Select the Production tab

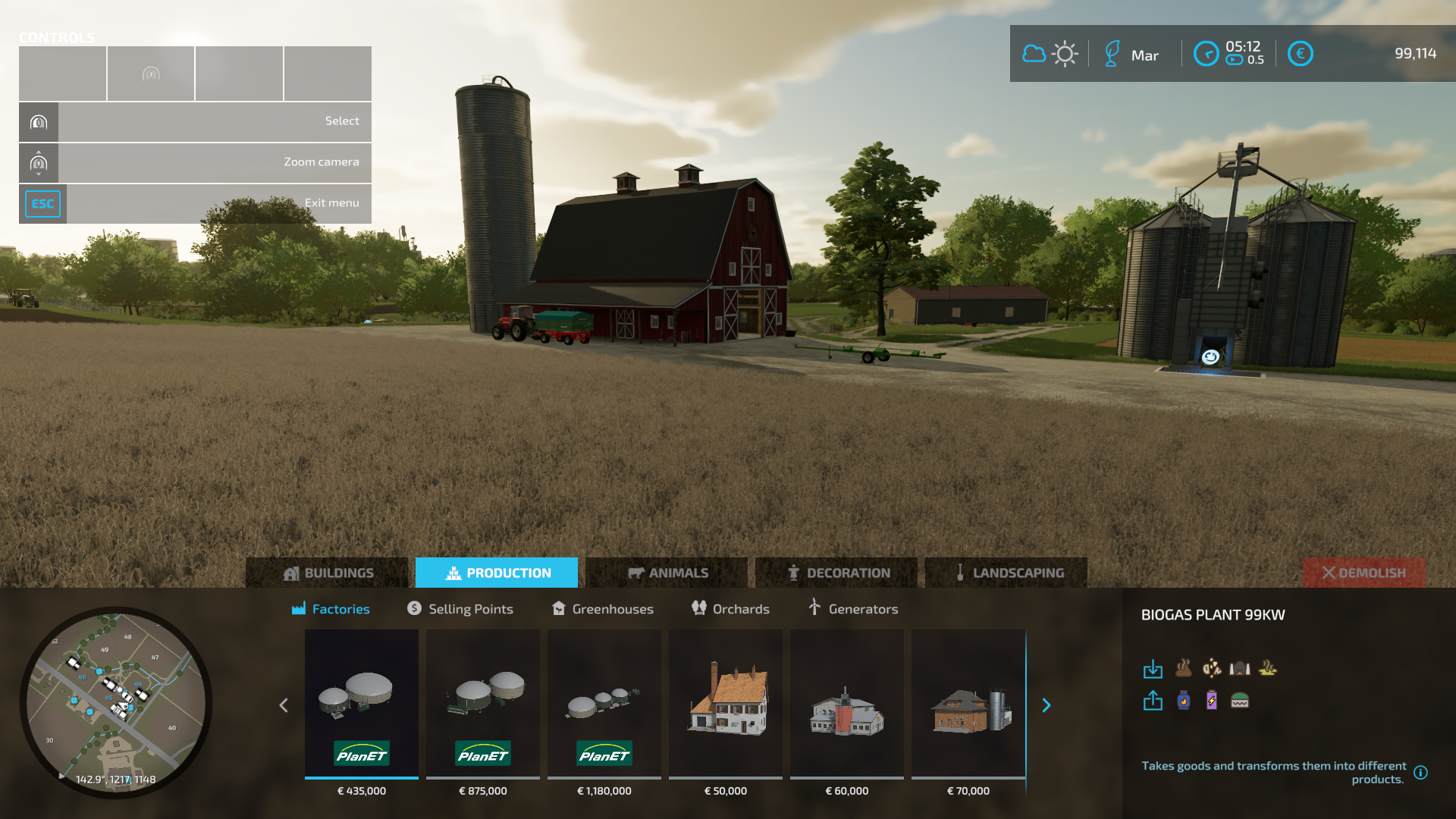click(497, 573)
